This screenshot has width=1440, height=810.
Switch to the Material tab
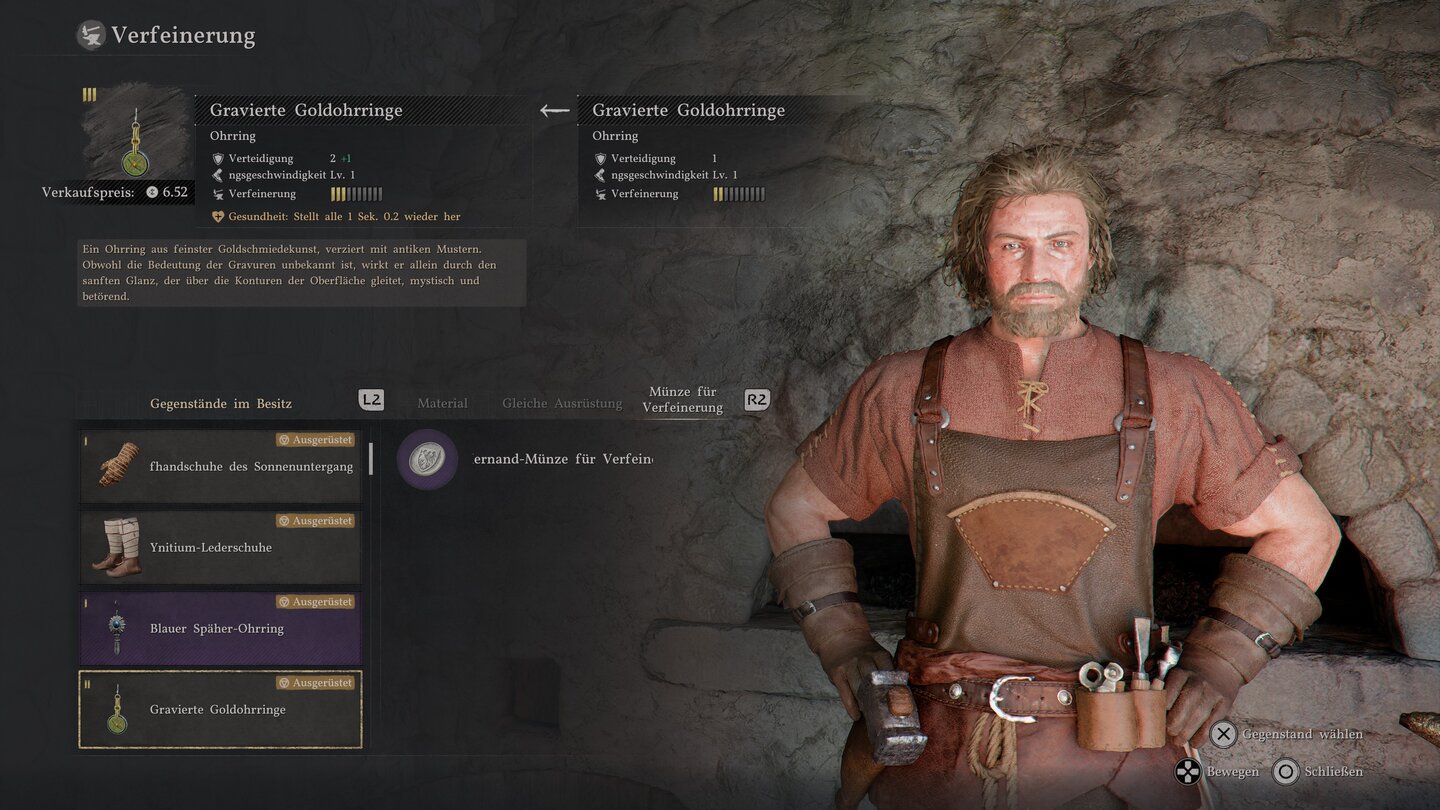tap(442, 403)
